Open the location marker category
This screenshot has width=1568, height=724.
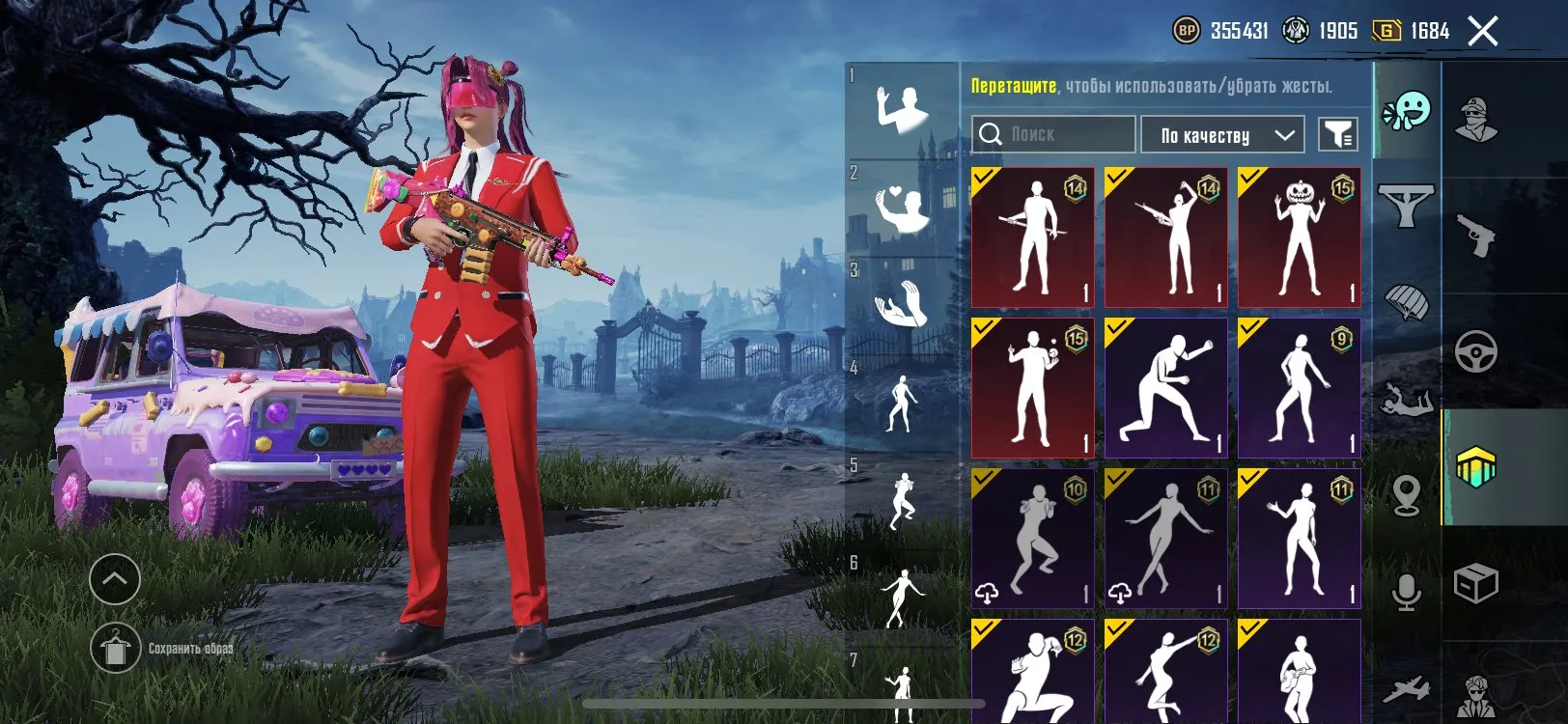pyautogui.click(x=1408, y=492)
